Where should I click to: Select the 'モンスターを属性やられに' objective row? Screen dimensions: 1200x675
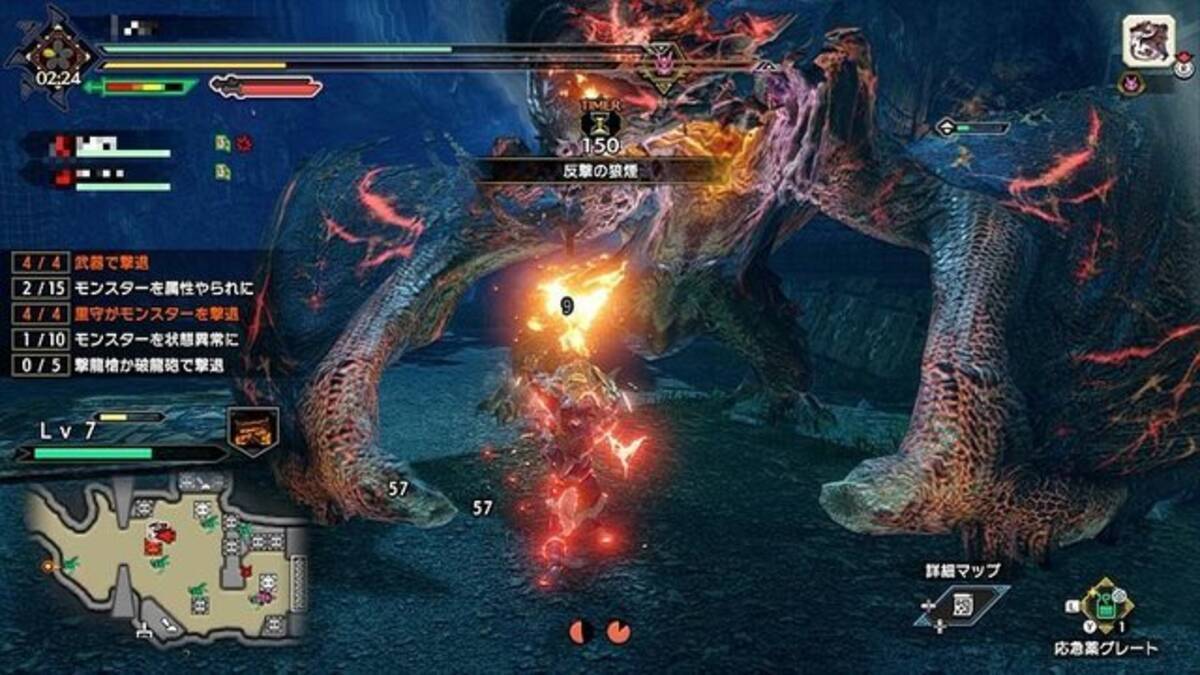click(x=130, y=288)
